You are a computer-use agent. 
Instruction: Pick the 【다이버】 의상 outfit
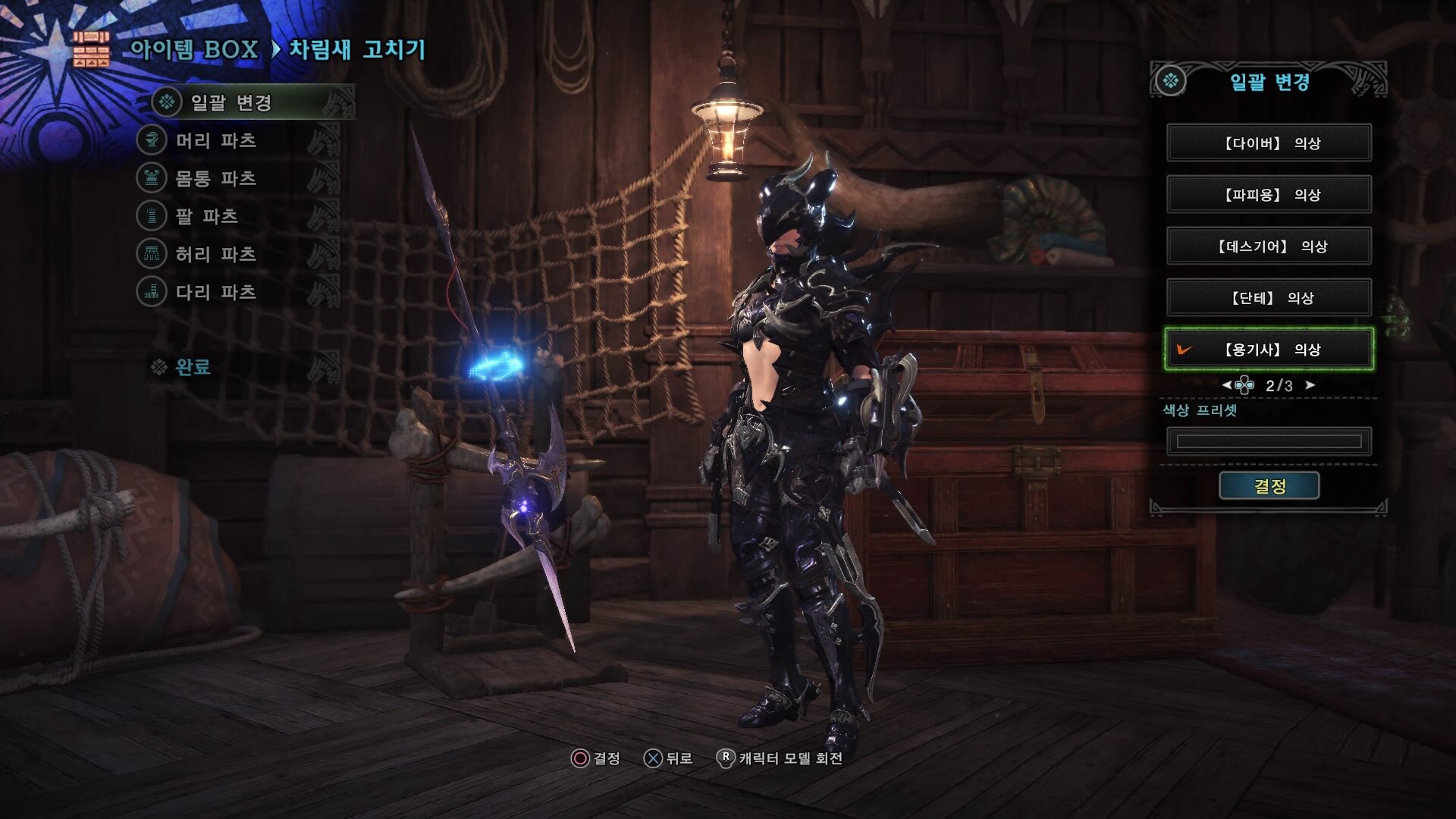[x=1269, y=143]
